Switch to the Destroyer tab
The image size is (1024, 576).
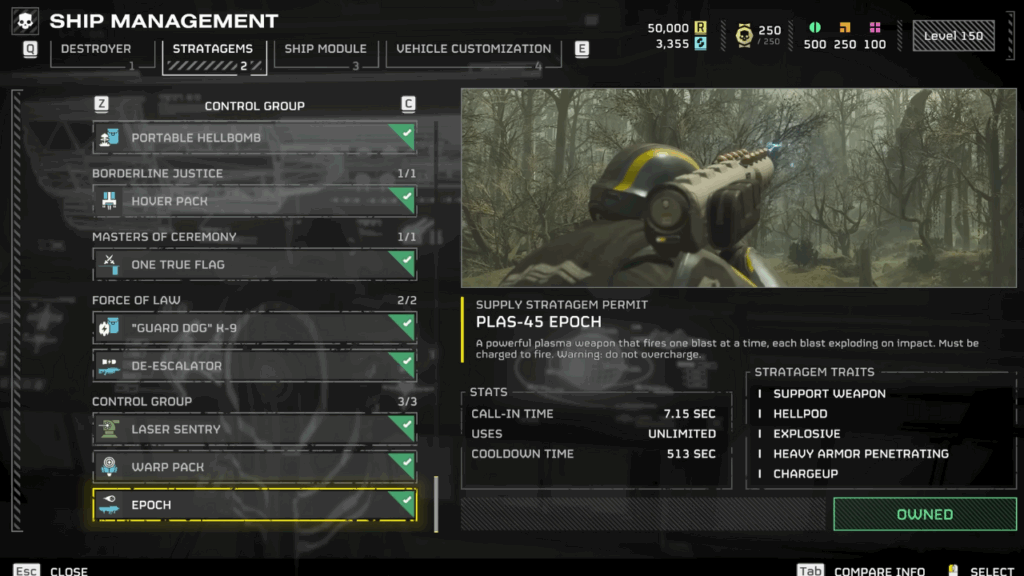pos(96,49)
